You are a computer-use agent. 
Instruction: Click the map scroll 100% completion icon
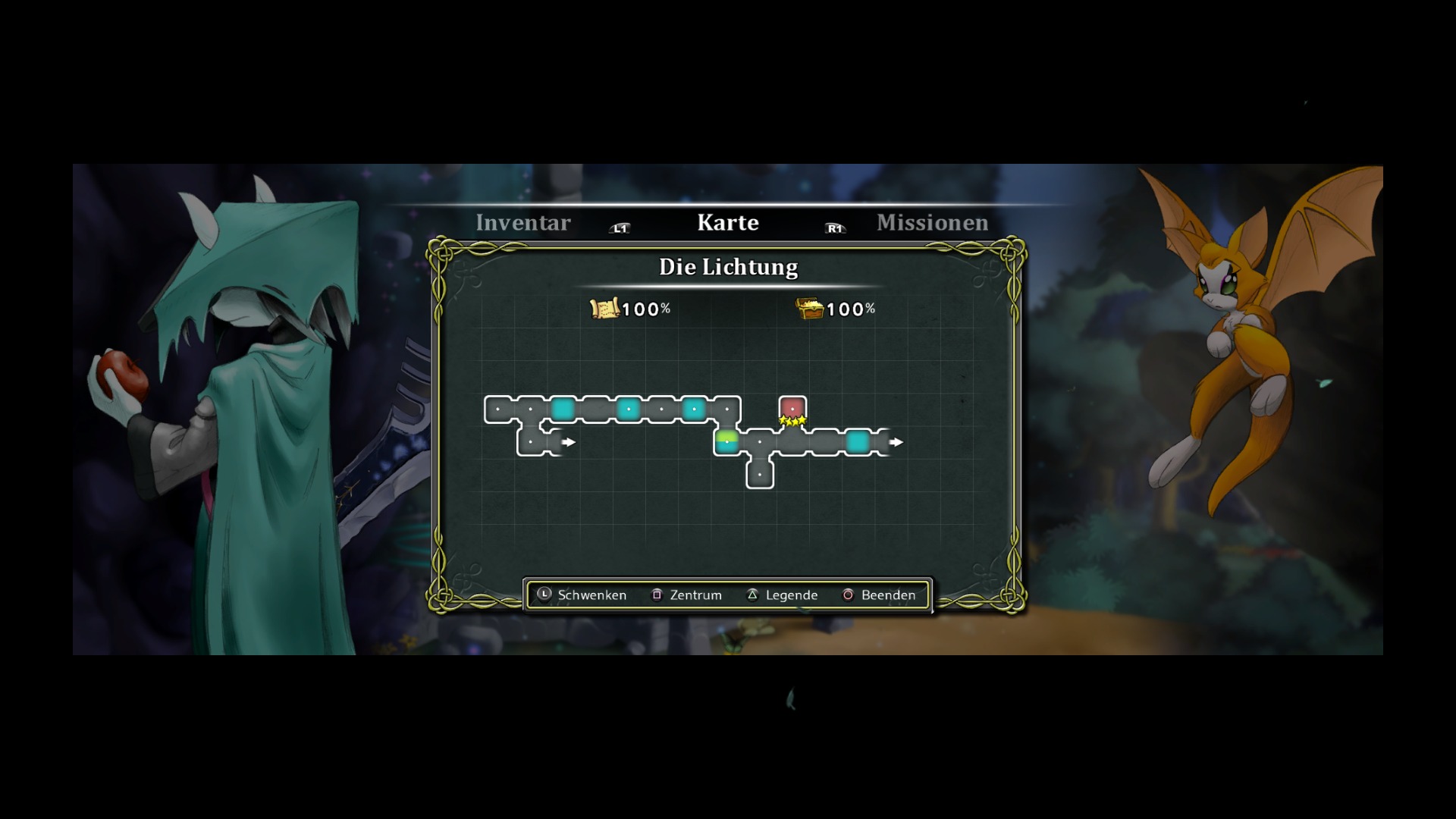click(x=603, y=308)
